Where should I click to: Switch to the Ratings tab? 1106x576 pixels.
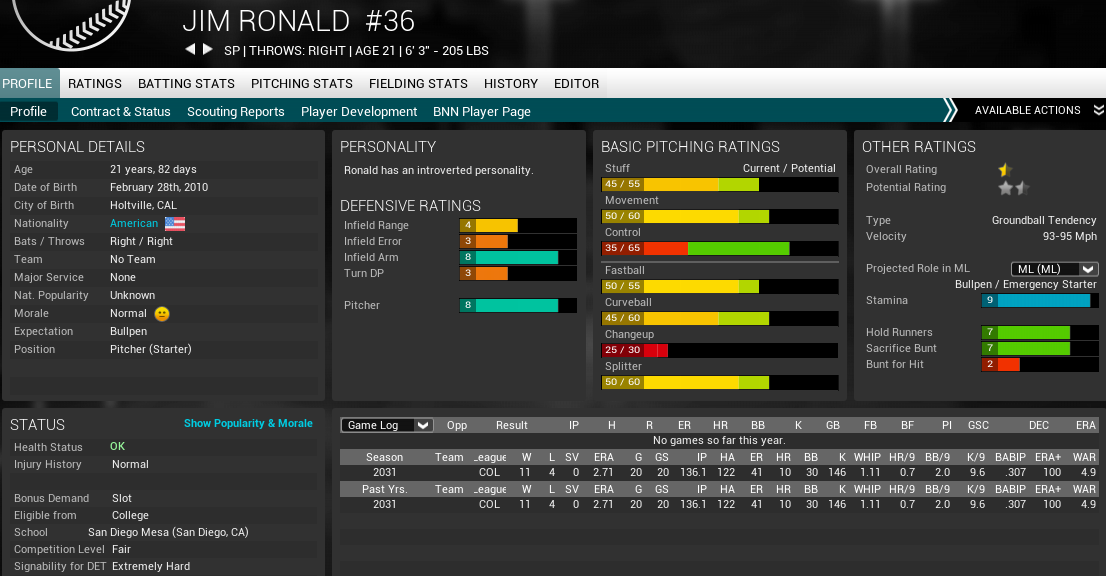95,84
